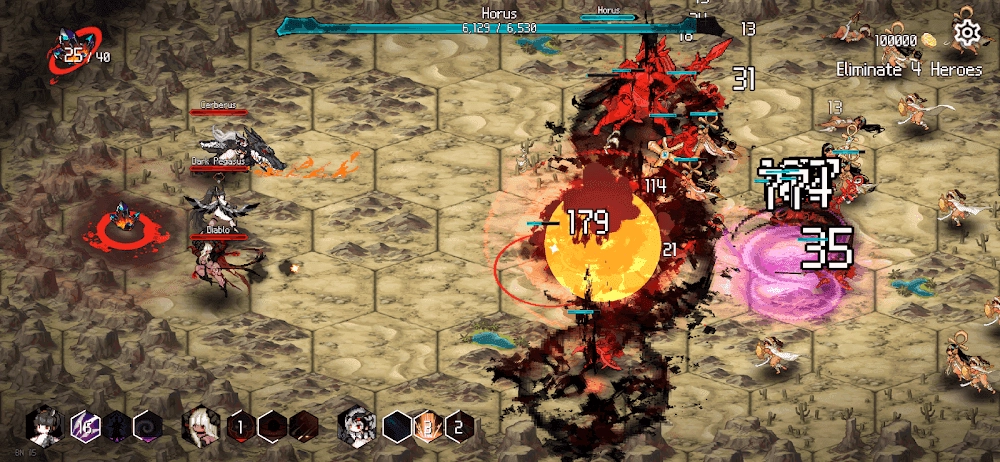Open the settings gear menu
The width and height of the screenshot is (1000, 462).
[x=967, y=34]
